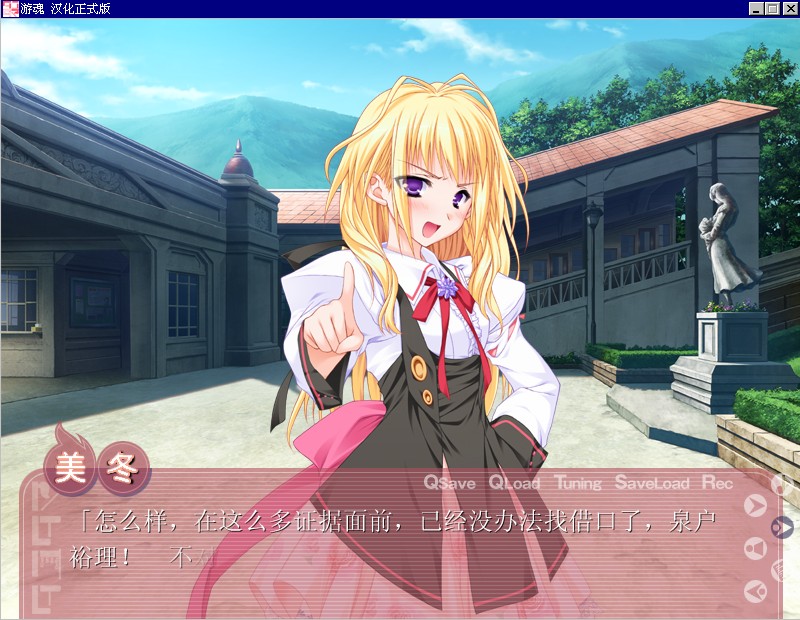Show the Rec message log
The width and height of the screenshot is (800, 620).
coord(717,483)
